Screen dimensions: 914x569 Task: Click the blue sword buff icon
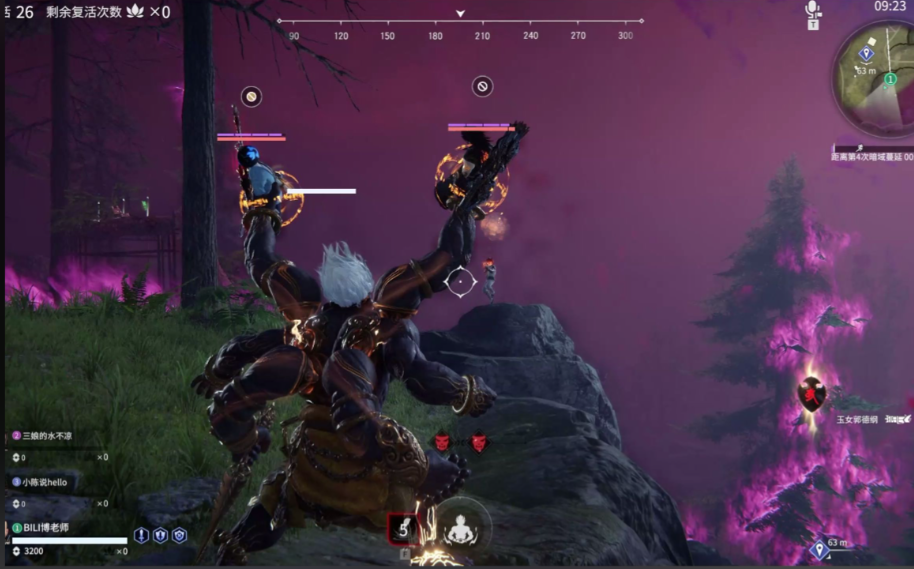tap(142, 536)
